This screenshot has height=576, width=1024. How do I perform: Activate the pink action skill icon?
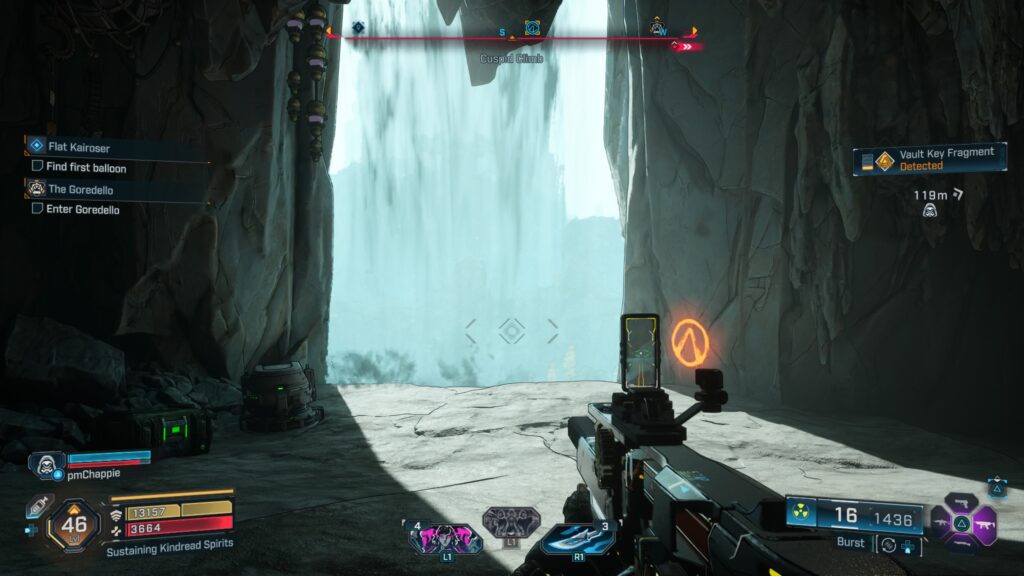click(x=445, y=538)
